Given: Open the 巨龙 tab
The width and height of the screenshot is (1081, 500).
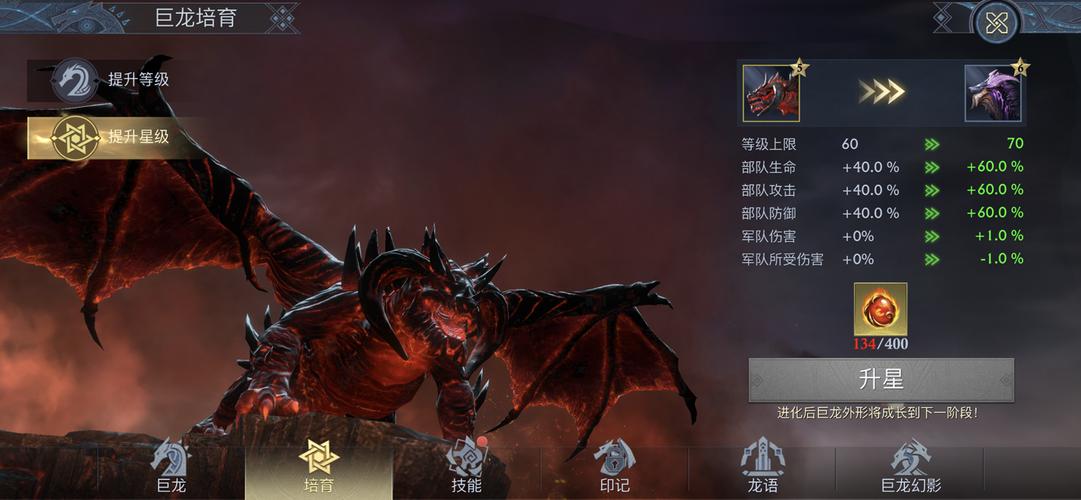Looking at the screenshot, I should (x=171, y=468).
